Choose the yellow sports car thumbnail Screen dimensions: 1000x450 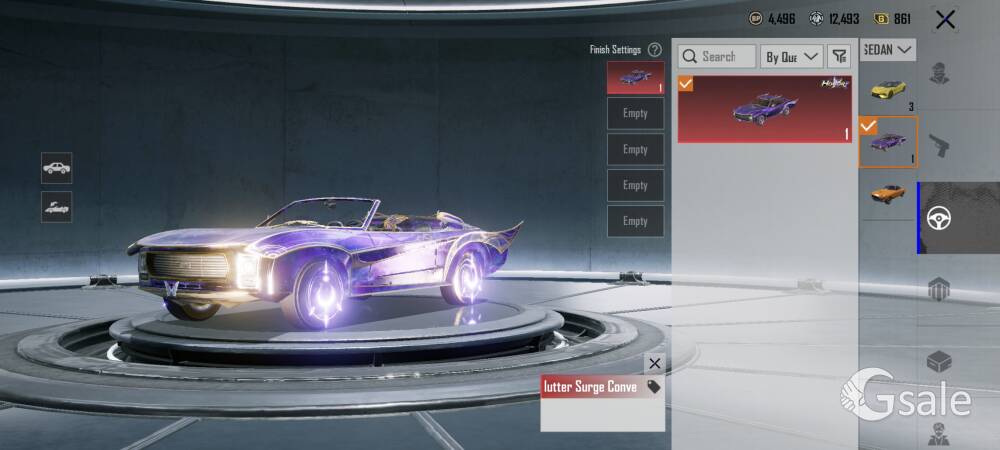click(x=888, y=90)
